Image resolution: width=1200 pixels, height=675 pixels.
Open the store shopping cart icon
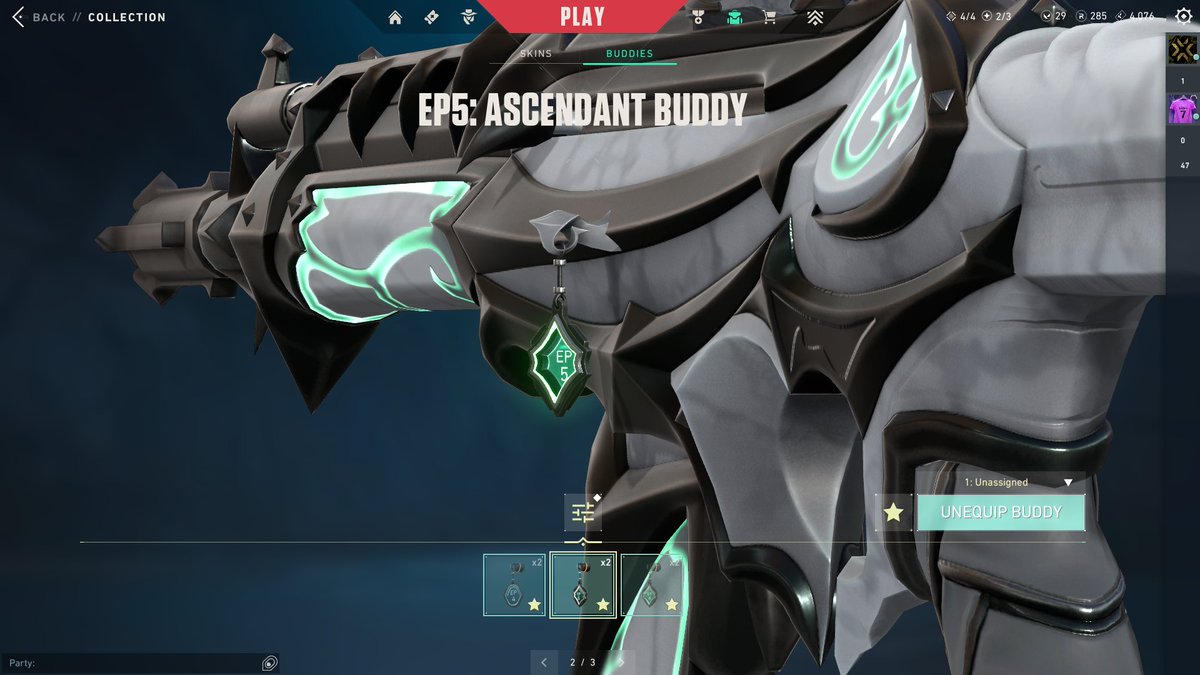769,17
